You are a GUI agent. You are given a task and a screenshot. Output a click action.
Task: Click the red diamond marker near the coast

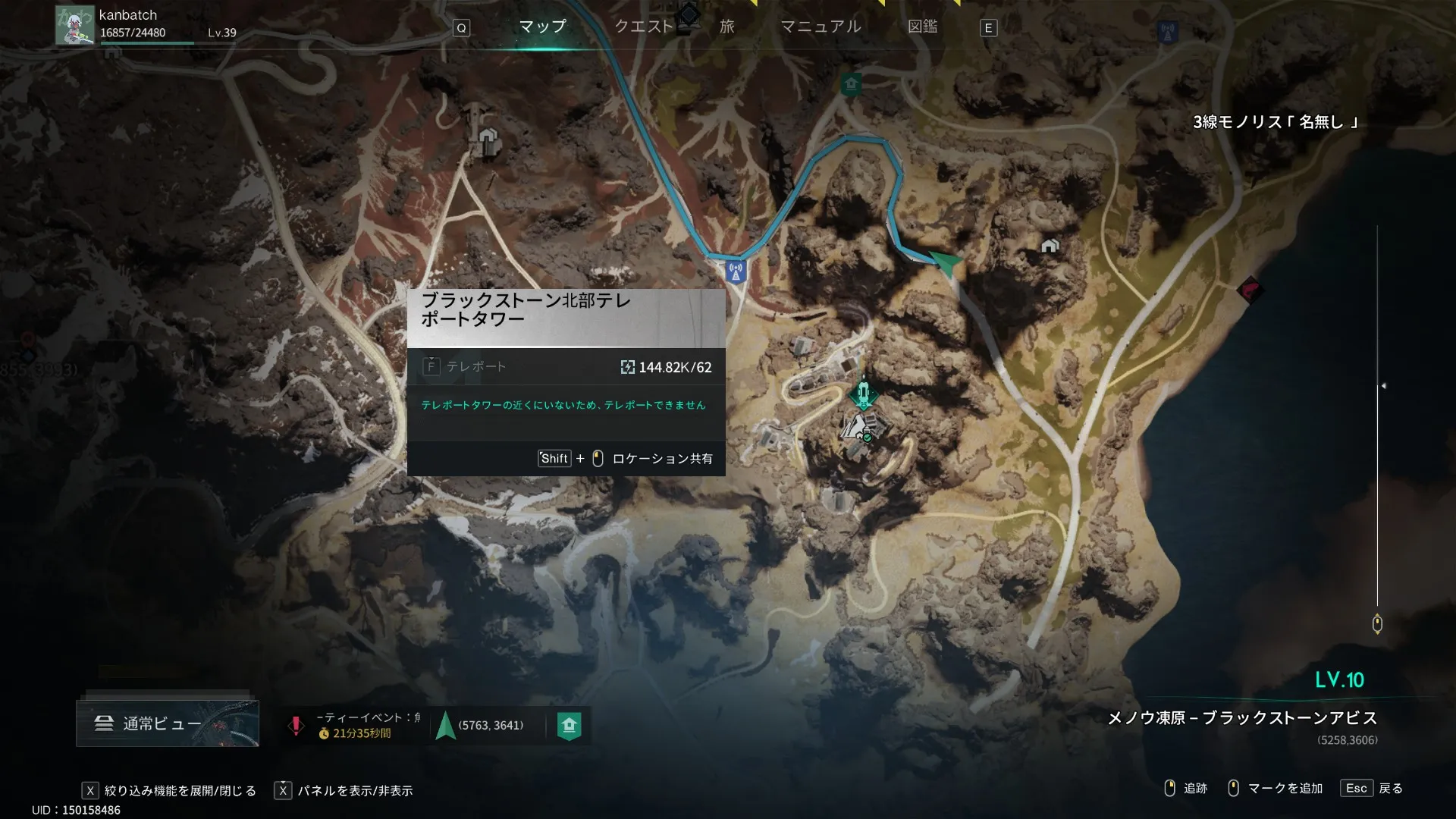coord(1250,289)
